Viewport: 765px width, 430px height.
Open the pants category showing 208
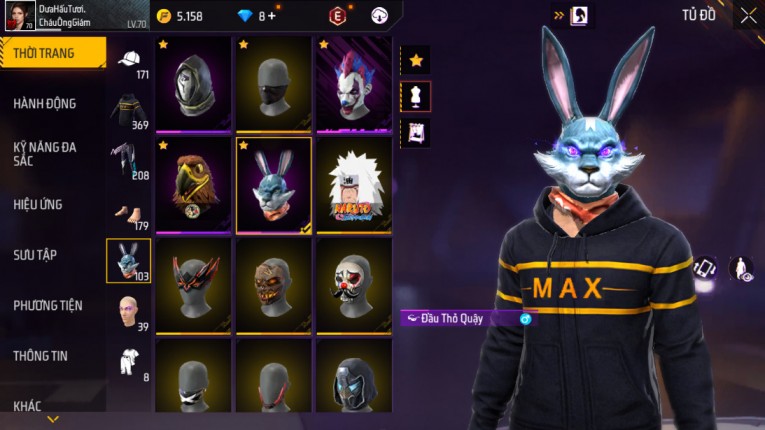pos(129,160)
